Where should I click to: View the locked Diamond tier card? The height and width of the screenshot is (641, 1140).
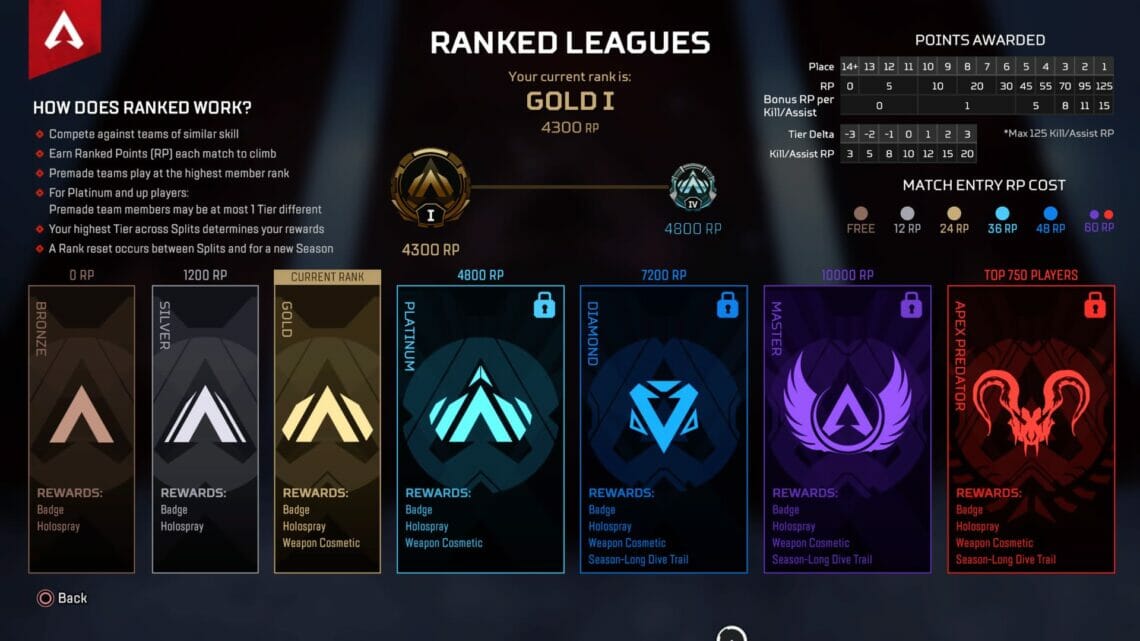click(663, 429)
